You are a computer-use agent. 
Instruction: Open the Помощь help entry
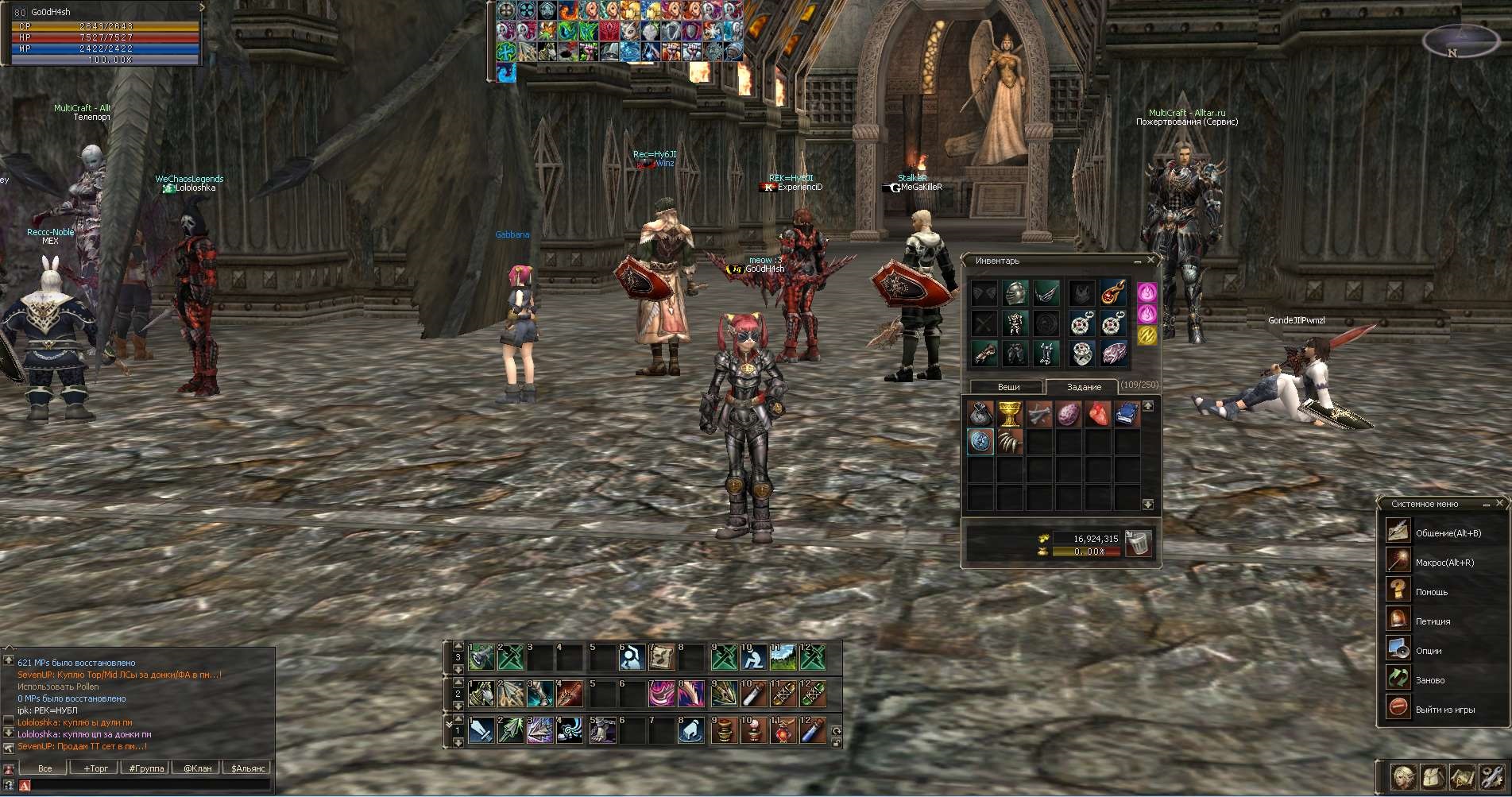click(1431, 592)
